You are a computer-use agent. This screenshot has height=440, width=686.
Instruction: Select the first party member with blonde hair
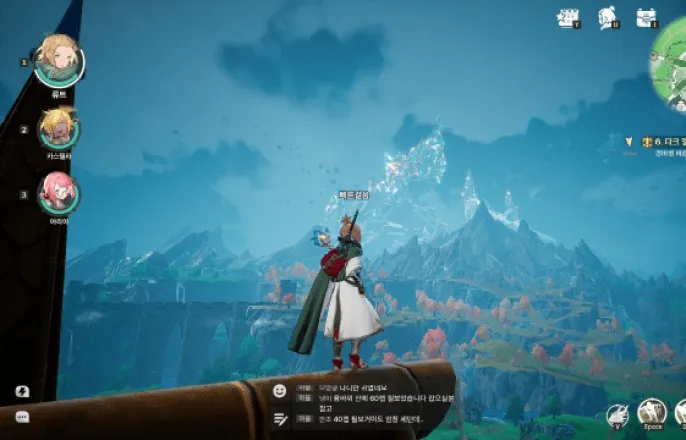coord(58,60)
